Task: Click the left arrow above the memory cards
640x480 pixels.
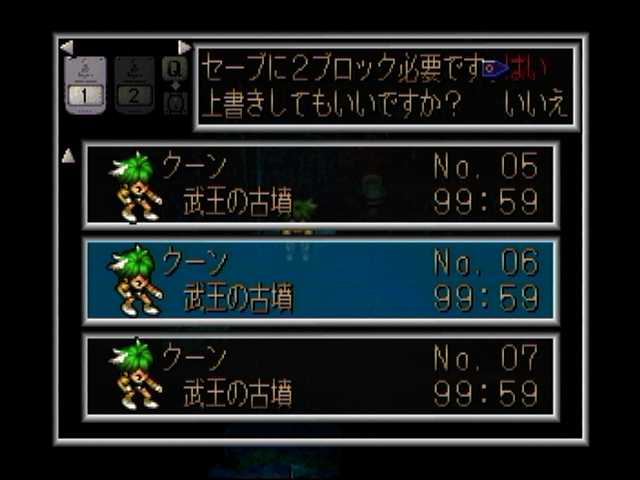Action: click(x=67, y=47)
